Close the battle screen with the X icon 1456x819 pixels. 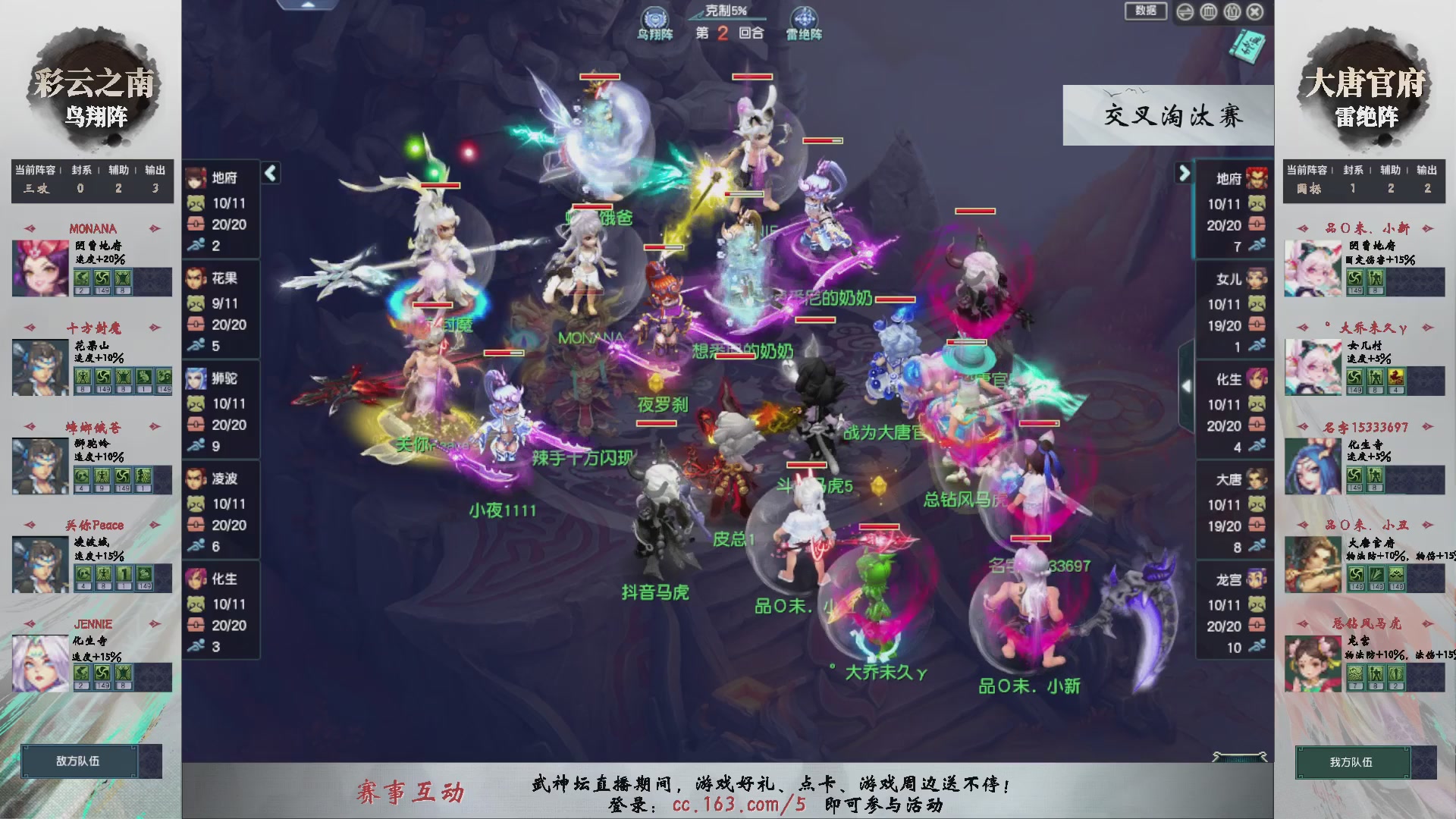pos(1254,12)
